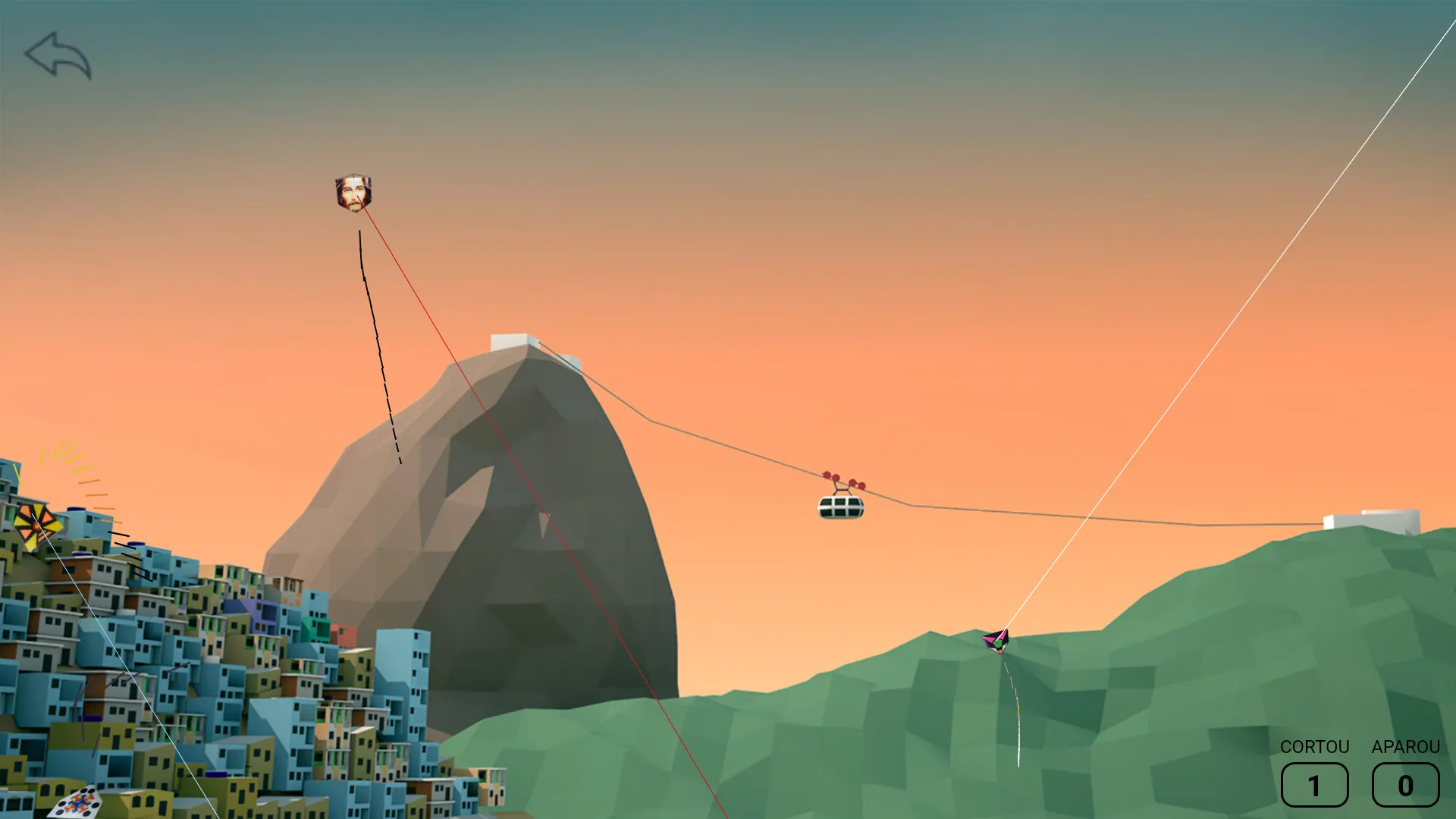Select the number 0 inside APAROU box
Image resolution: width=1456 pixels, height=819 pixels.
[1404, 786]
